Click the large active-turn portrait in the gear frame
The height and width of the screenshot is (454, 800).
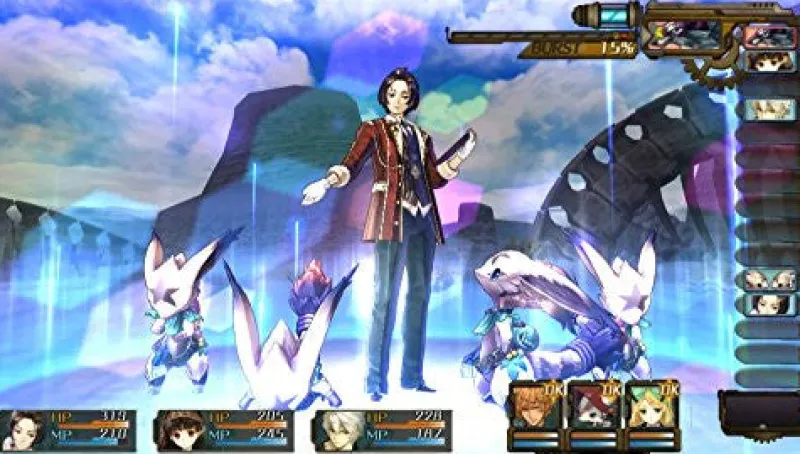(684, 35)
